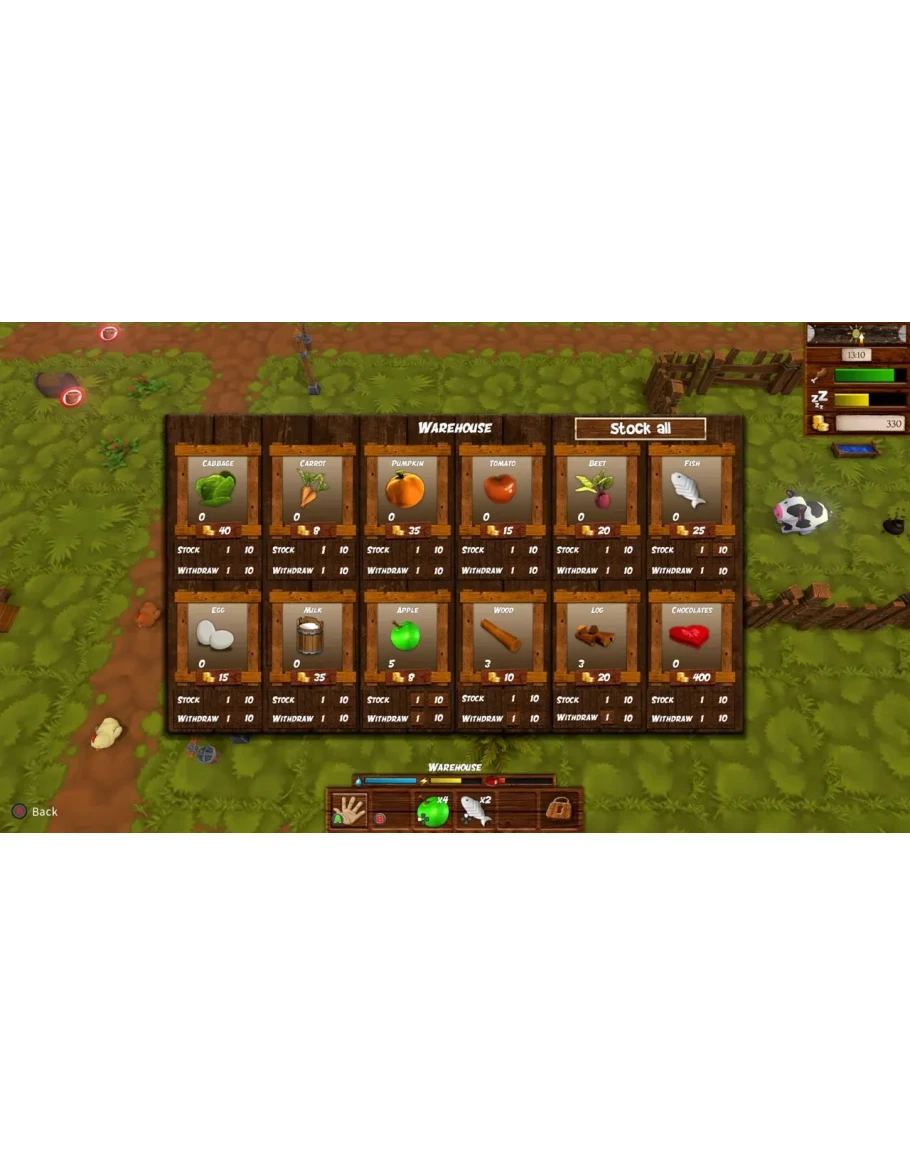Stock 1 Beet in the warehouse
Screen dimensions: 910x1155
click(607, 550)
